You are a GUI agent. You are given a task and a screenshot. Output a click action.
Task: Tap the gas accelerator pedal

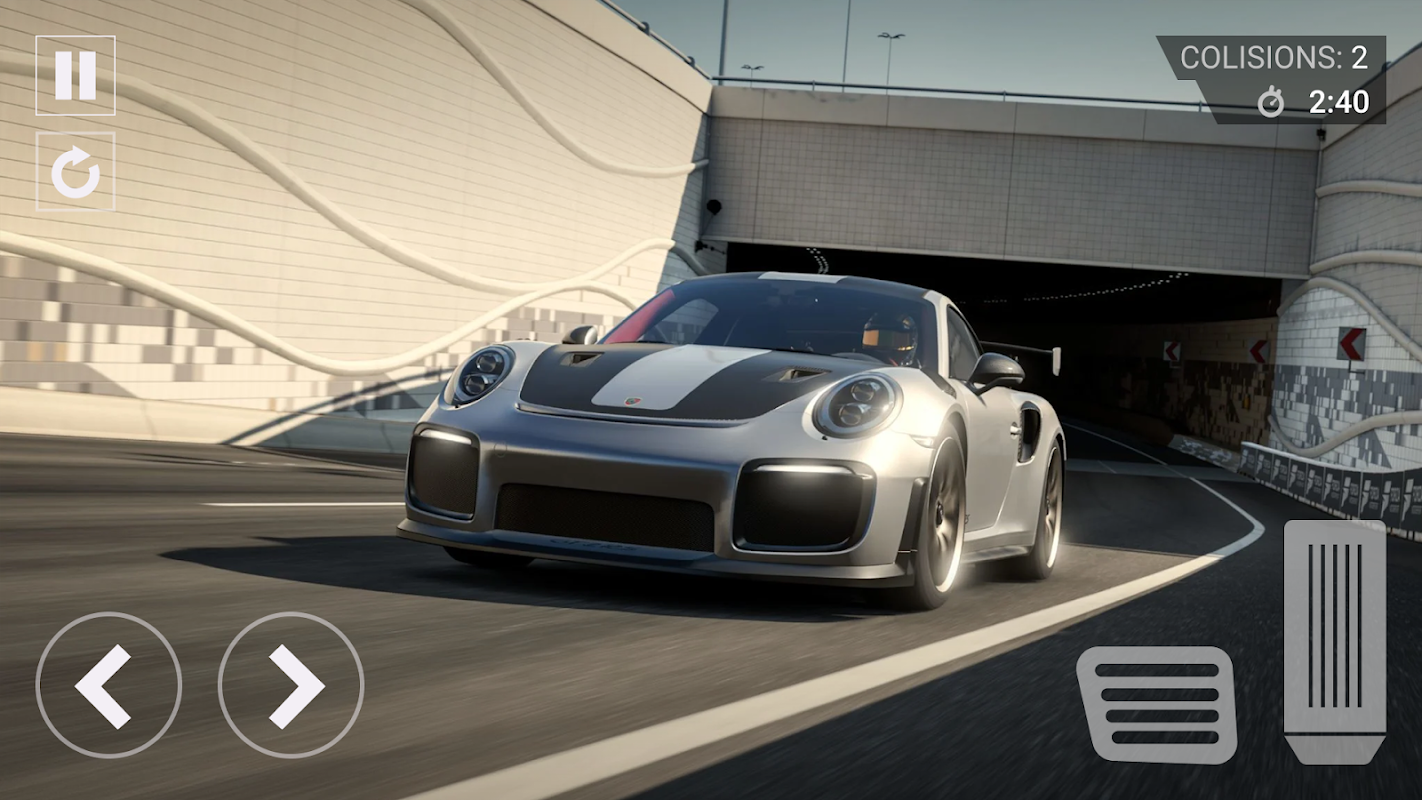click(x=1334, y=642)
